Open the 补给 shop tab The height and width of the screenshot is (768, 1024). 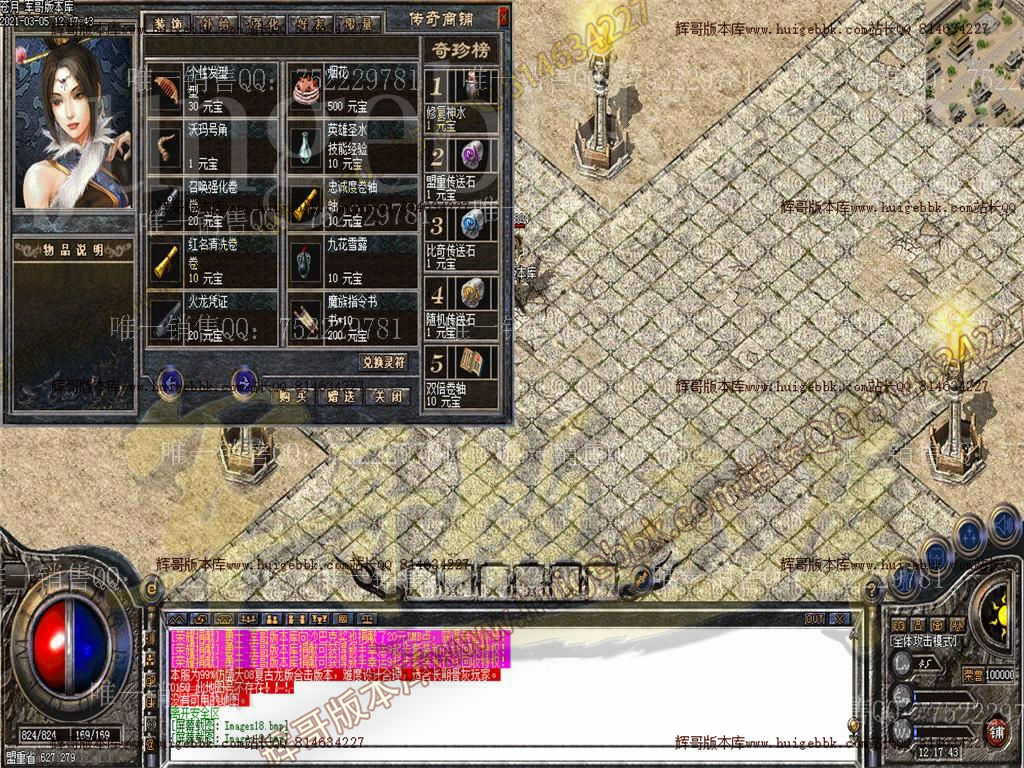214,23
